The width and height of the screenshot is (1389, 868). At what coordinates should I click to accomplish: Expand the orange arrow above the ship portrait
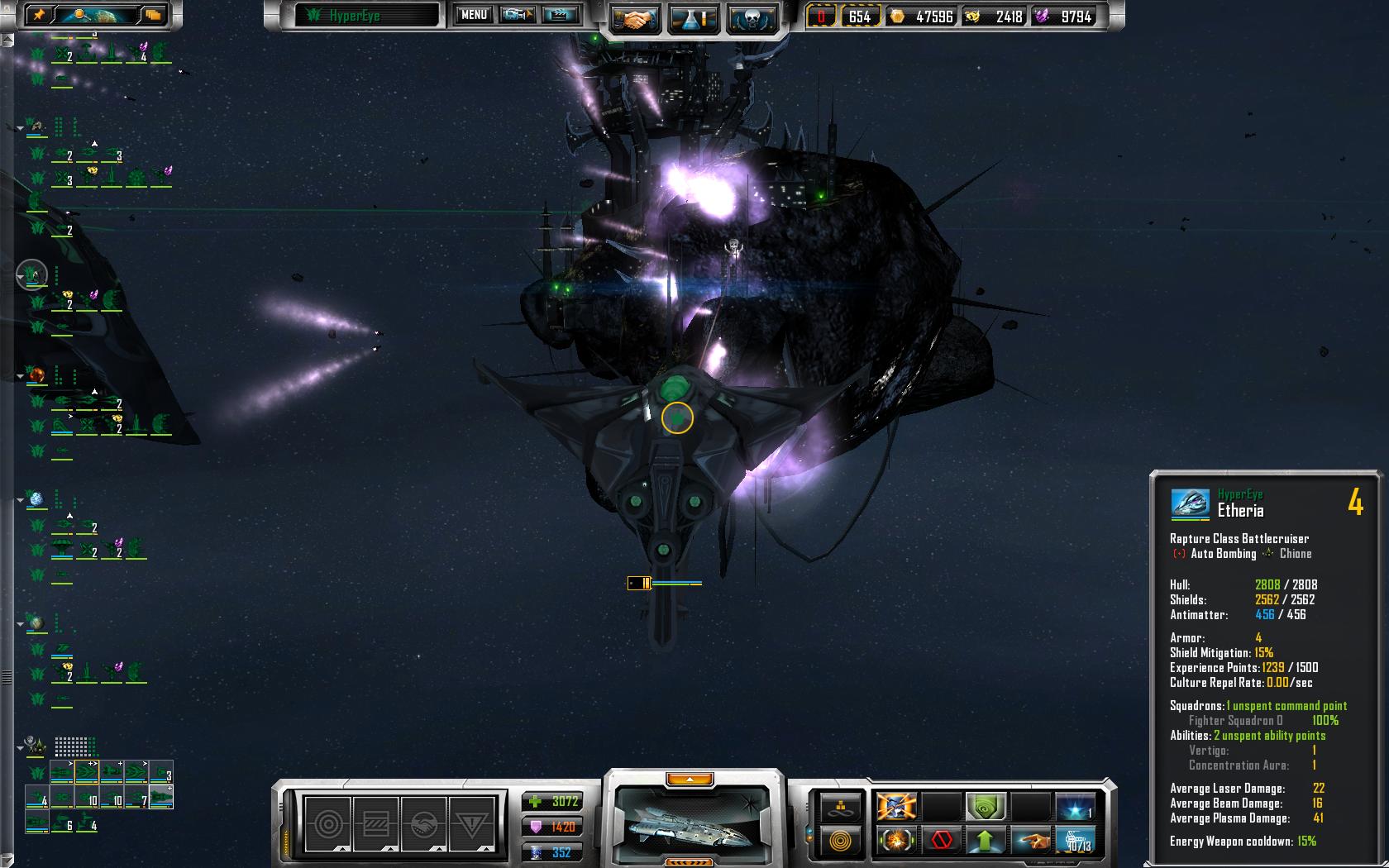click(x=689, y=779)
